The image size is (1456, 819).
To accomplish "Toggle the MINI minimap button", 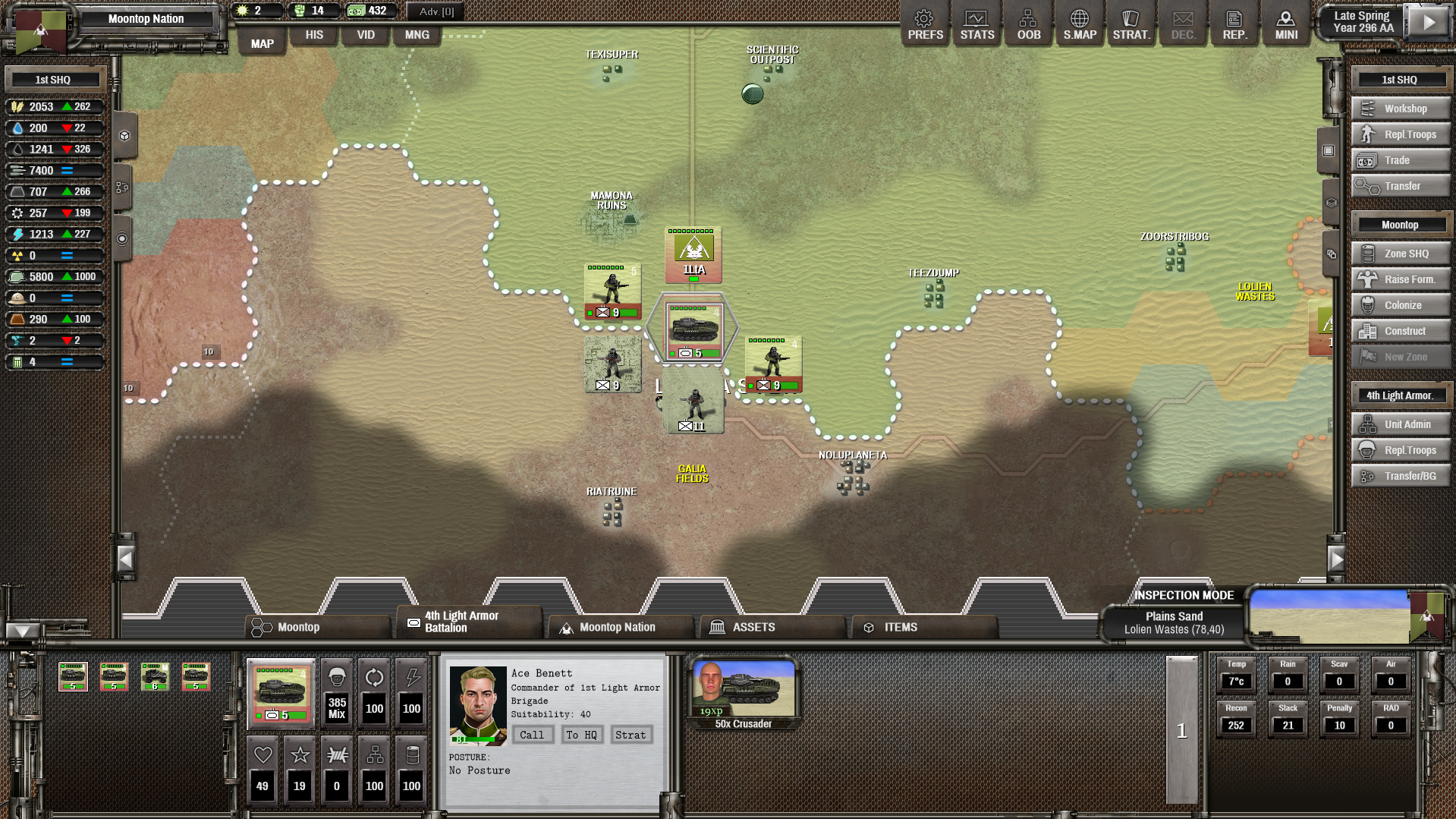I will click(x=1286, y=25).
